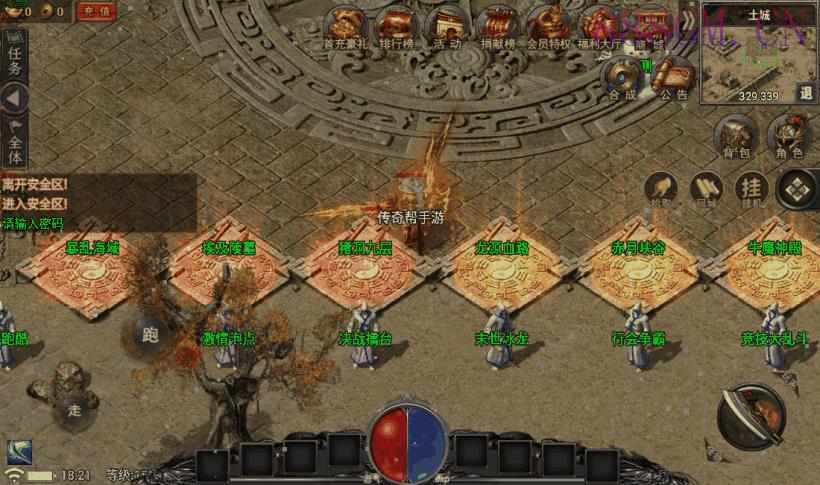Open the 合成 synthesis icon
The image size is (820, 485).
622,78
